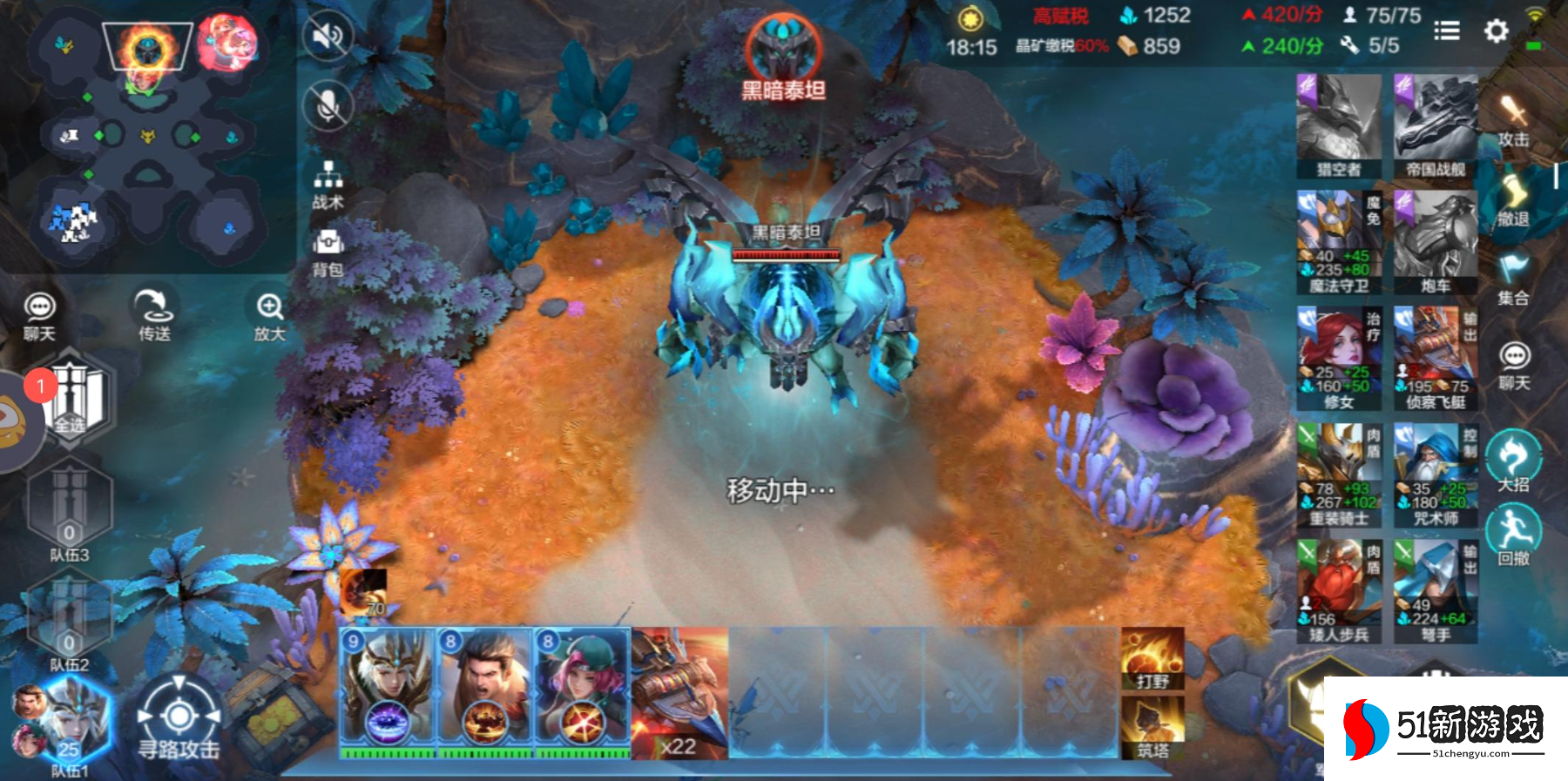Choose the 攻击 attack command
This screenshot has width=1568, height=781.
pyautogui.click(x=1513, y=120)
